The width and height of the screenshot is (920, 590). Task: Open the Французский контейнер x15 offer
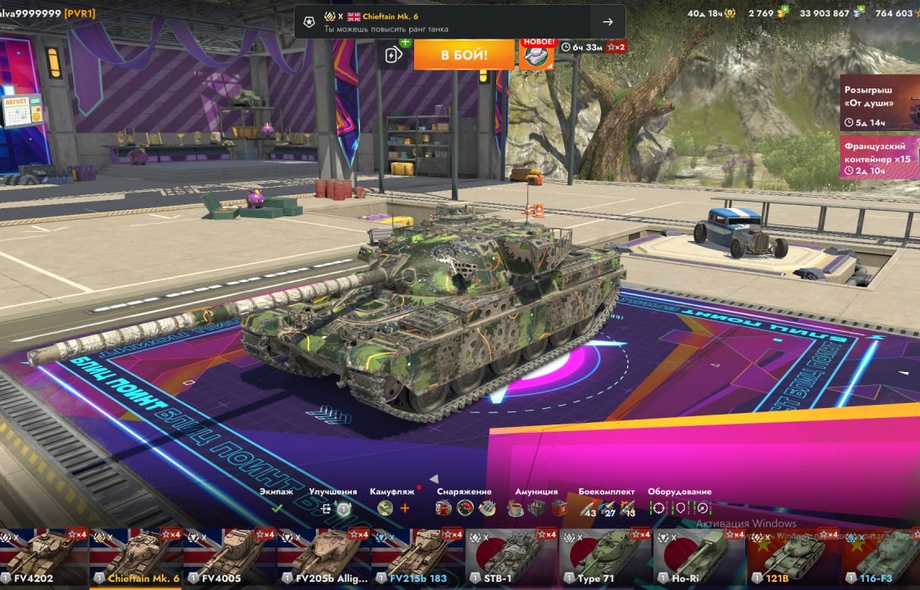879,157
